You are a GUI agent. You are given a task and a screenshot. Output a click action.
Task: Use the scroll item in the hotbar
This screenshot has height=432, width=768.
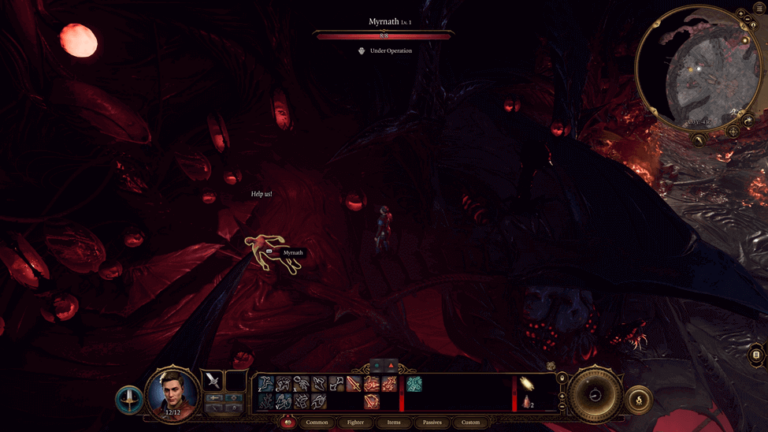point(527,384)
